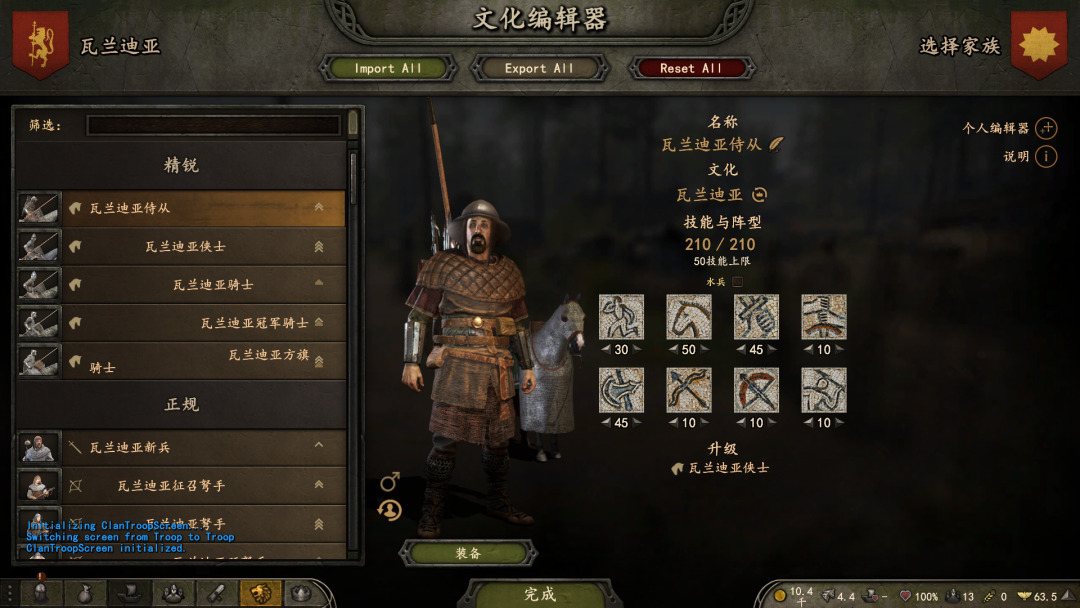Switch character gender with the male symbol
Screen dimensions: 1080x608
pos(390,483)
